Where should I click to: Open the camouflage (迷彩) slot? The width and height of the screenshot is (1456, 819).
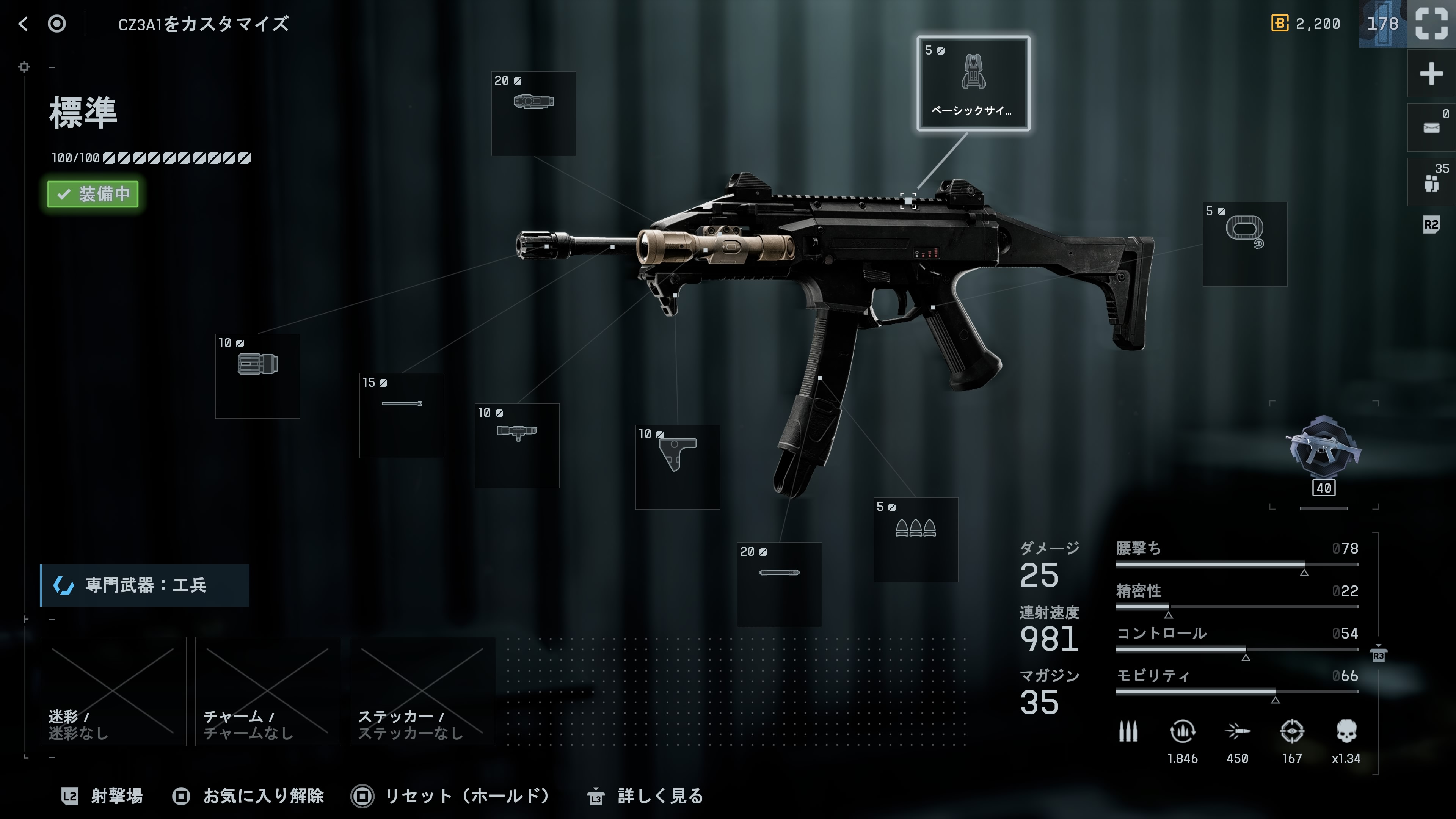113,691
